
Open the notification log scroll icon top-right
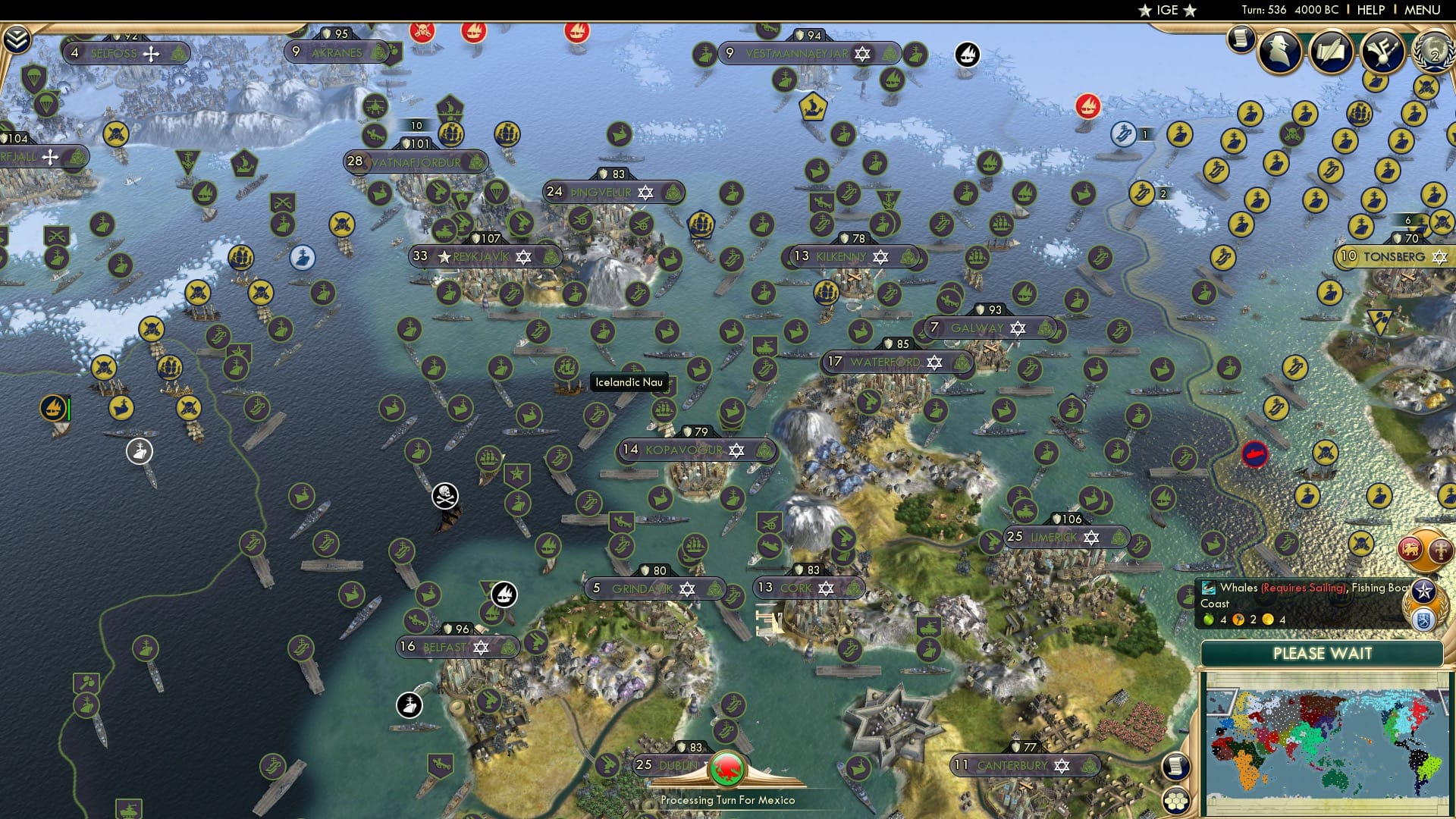pyautogui.click(x=1241, y=40)
